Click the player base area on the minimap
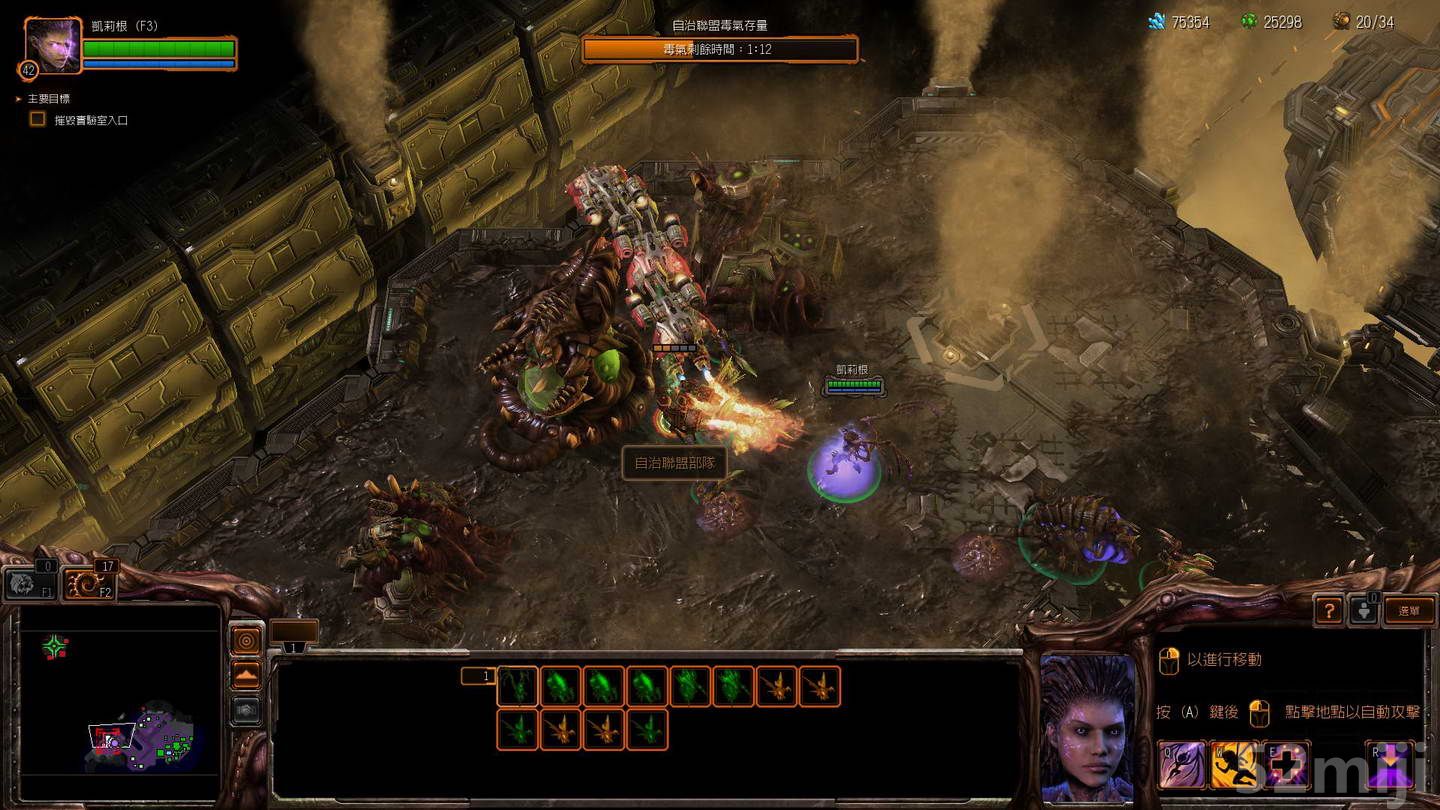This screenshot has height=810, width=1440. 176,747
